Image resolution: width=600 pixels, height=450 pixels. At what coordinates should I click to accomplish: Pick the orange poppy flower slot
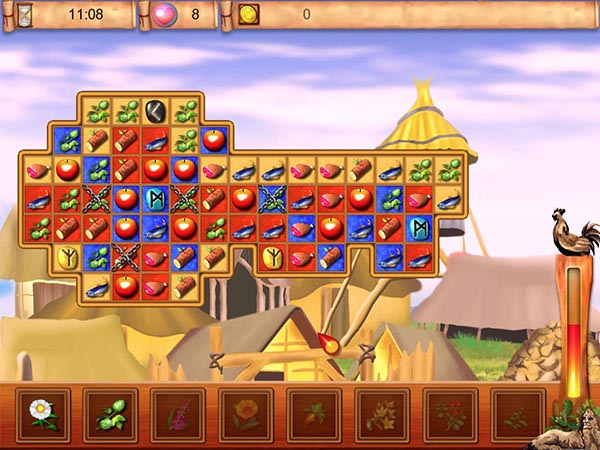[245, 414]
